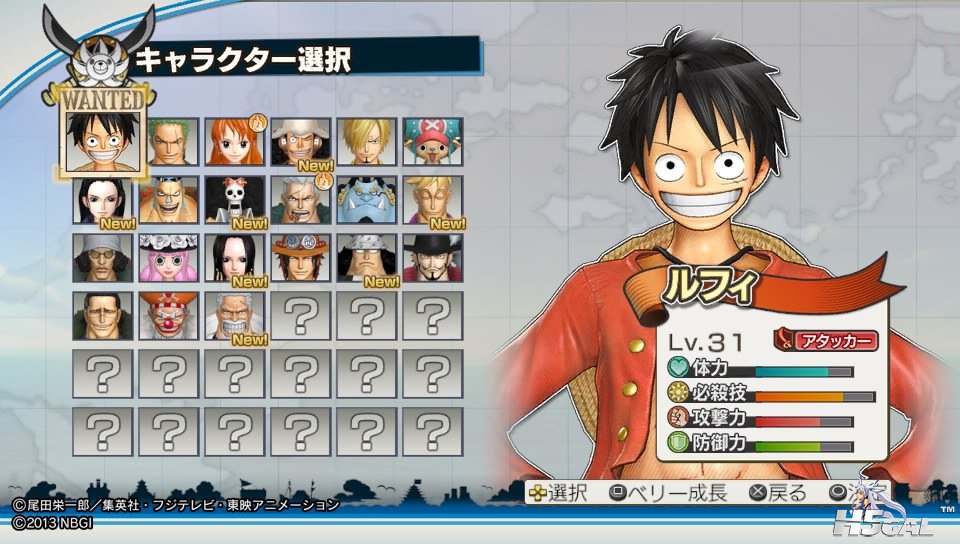Pick Nami's orange-haired portrait
Screen dimensions: 960x544
coord(236,142)
